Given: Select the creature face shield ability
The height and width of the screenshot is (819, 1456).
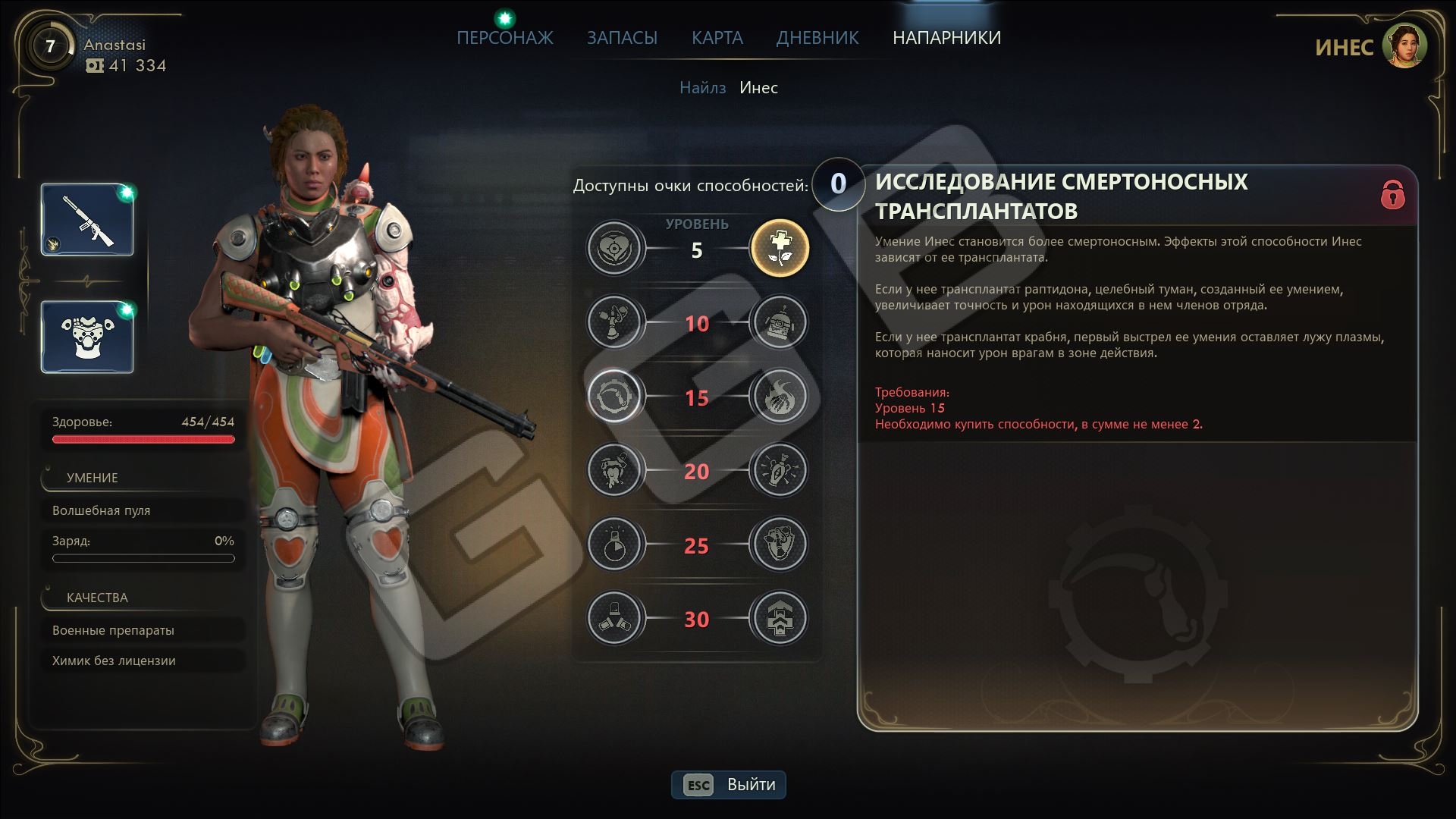Looking at the screenshot, I should tap(779, 544).
